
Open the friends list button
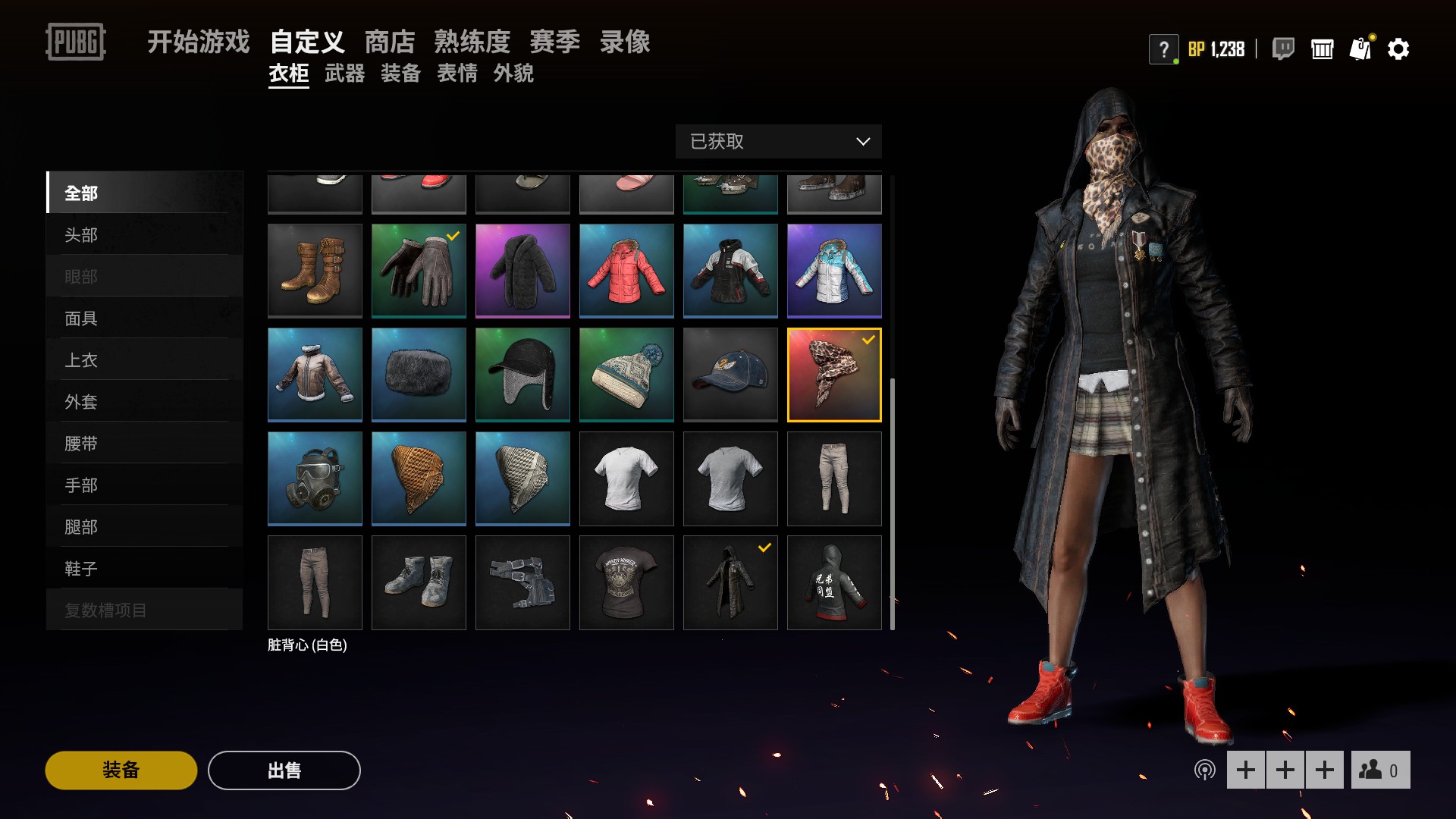(x=1380, y=770)
